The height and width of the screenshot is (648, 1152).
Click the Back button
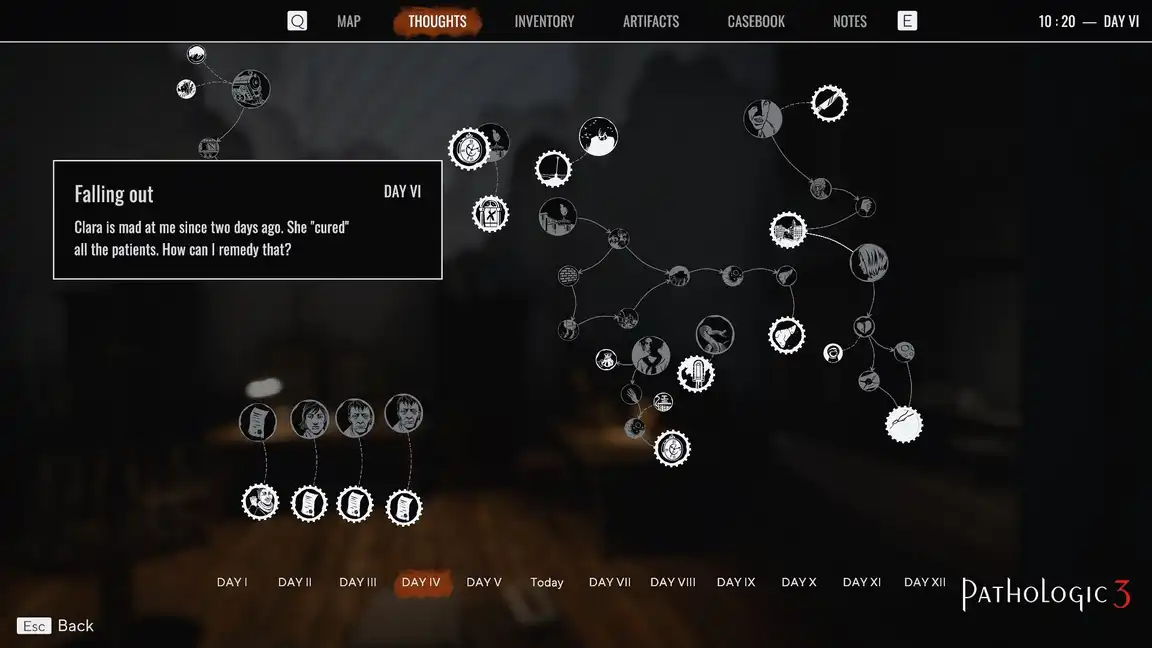tap(56, 626)
